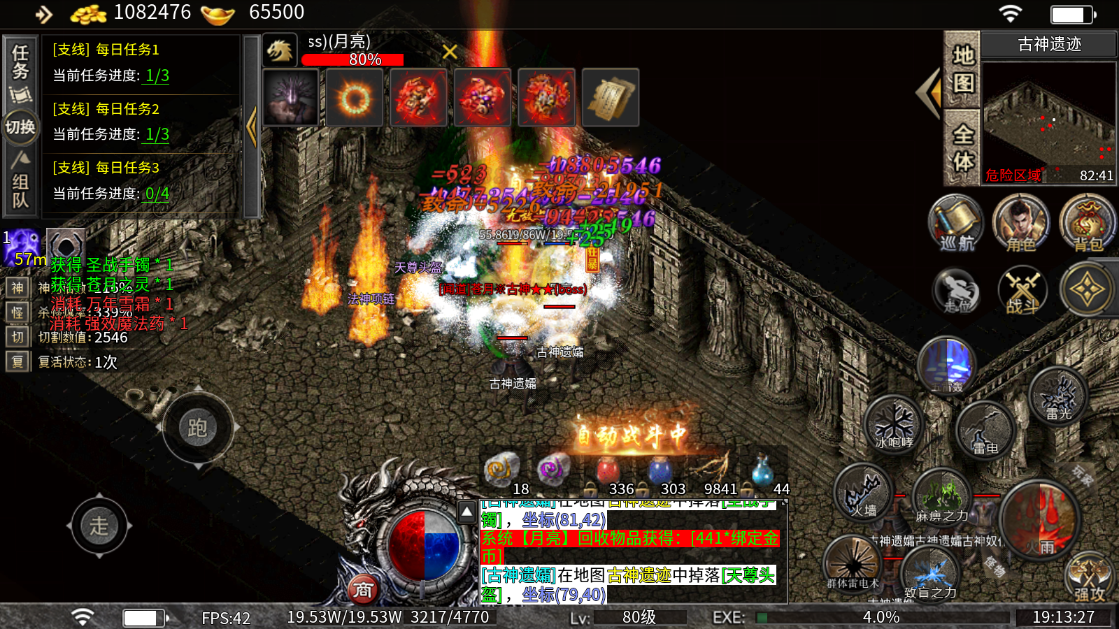Cast the 雷电 lightning skill
Viewport: 1119px width, 629px height.
[986, 430]
